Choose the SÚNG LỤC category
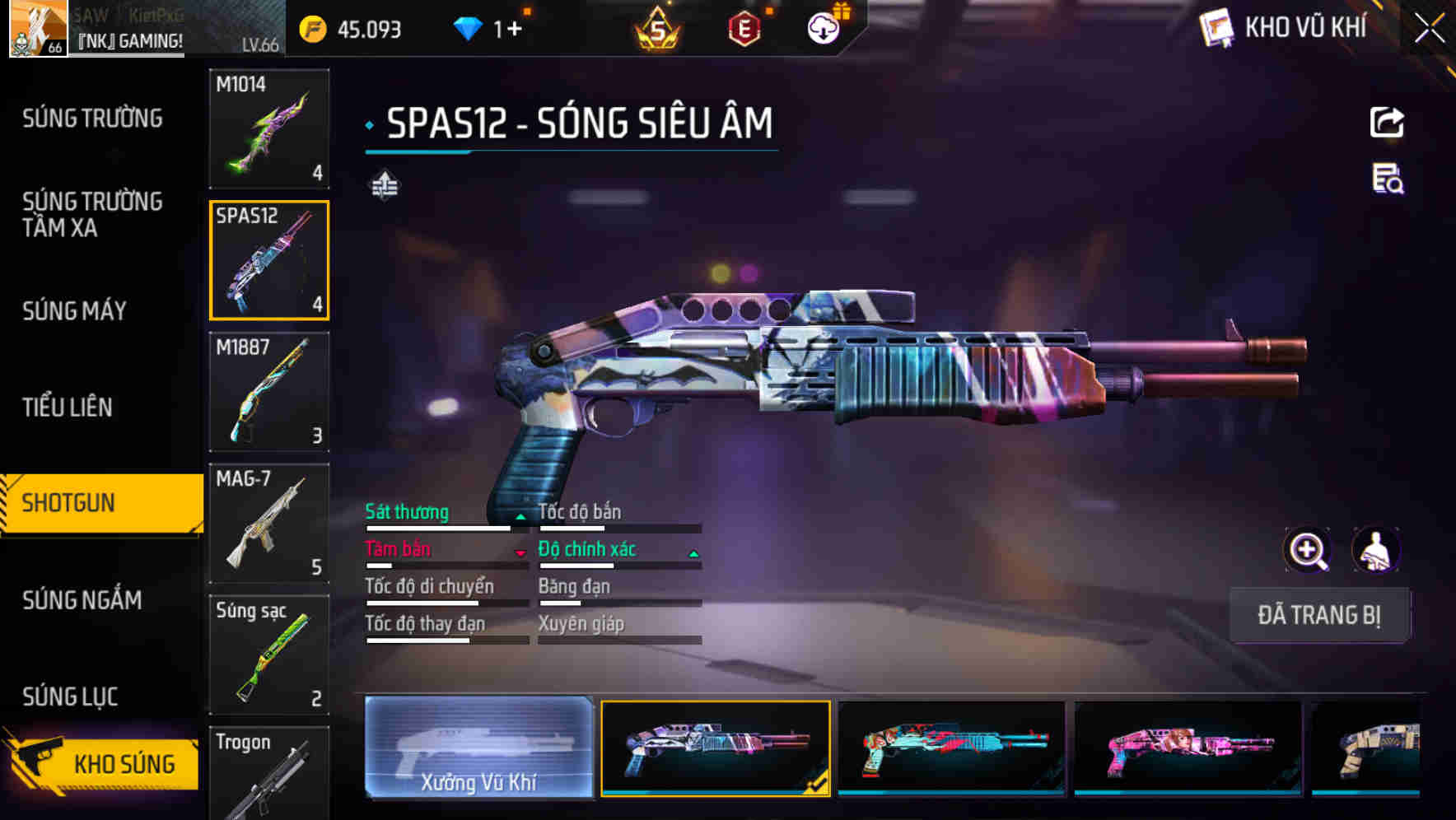Image resolution: width=1456 pixels, height=820 pixels. [71, 697]
